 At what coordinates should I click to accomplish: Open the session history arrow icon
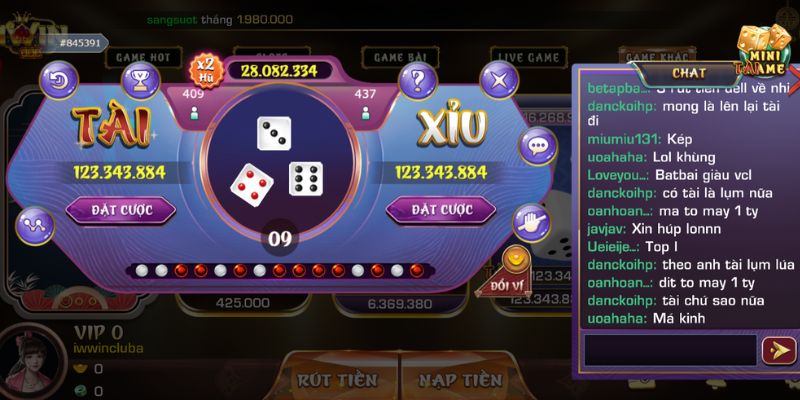(61, 77)
